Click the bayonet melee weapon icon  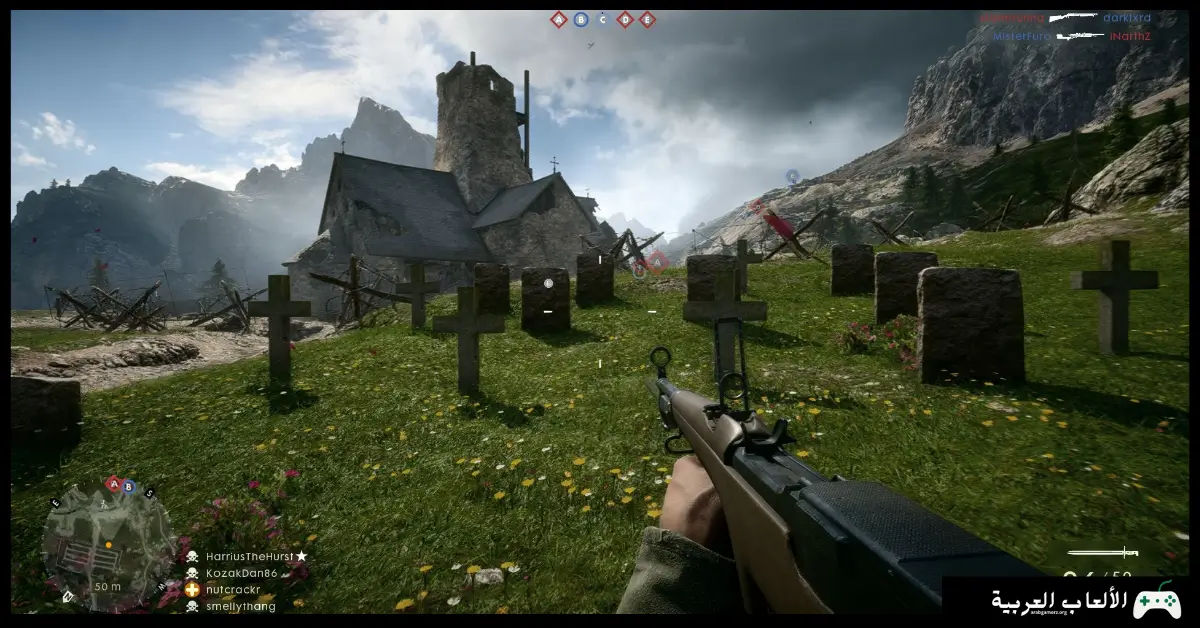pos(1102,552)
